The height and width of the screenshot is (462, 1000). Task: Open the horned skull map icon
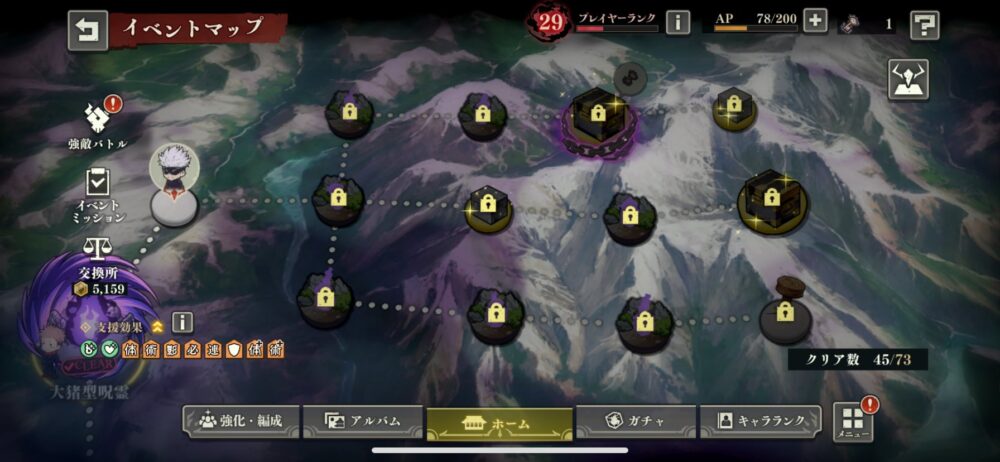(908, 80)
